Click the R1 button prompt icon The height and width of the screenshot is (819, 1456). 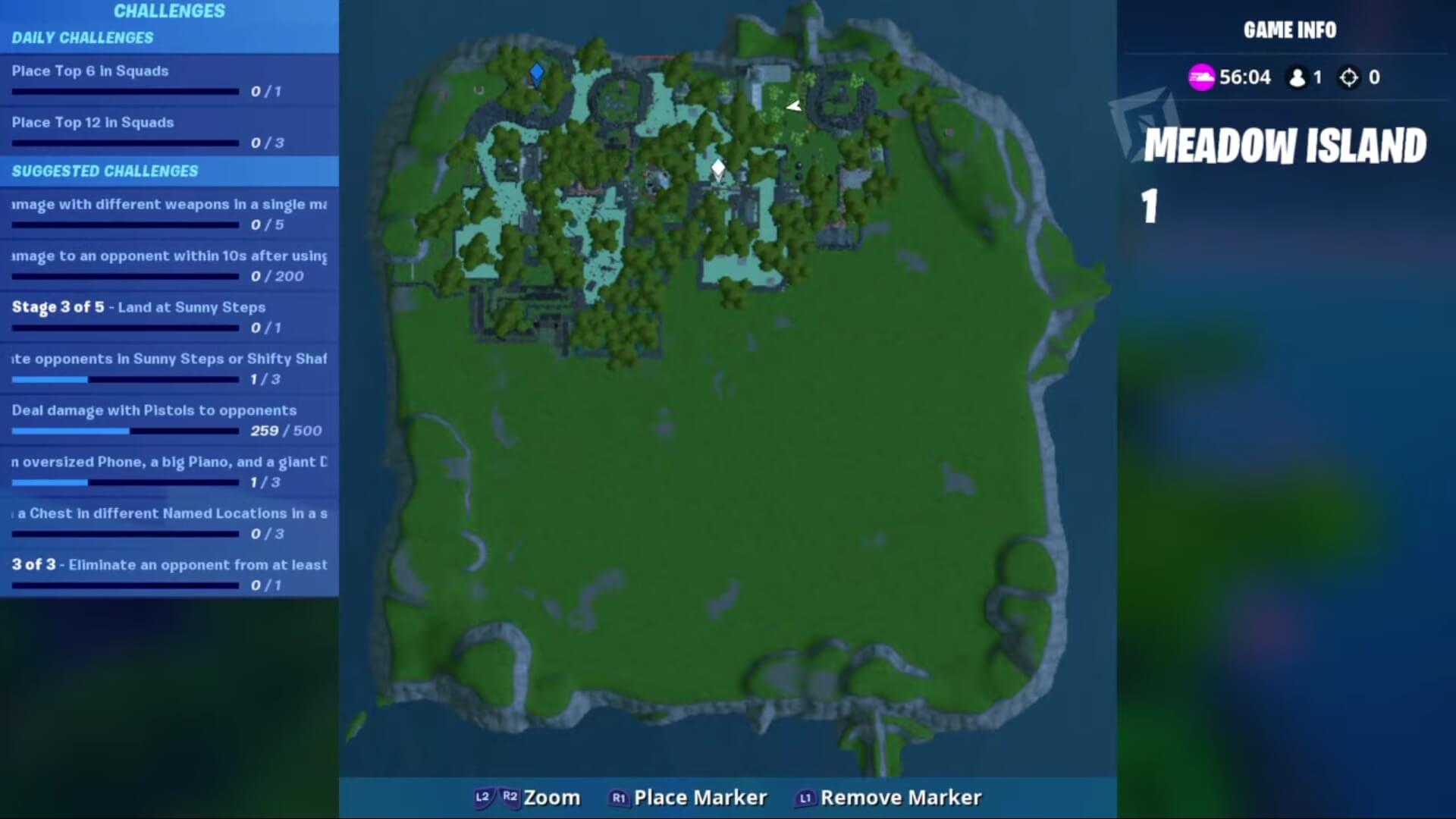click(x=617, y=797)
